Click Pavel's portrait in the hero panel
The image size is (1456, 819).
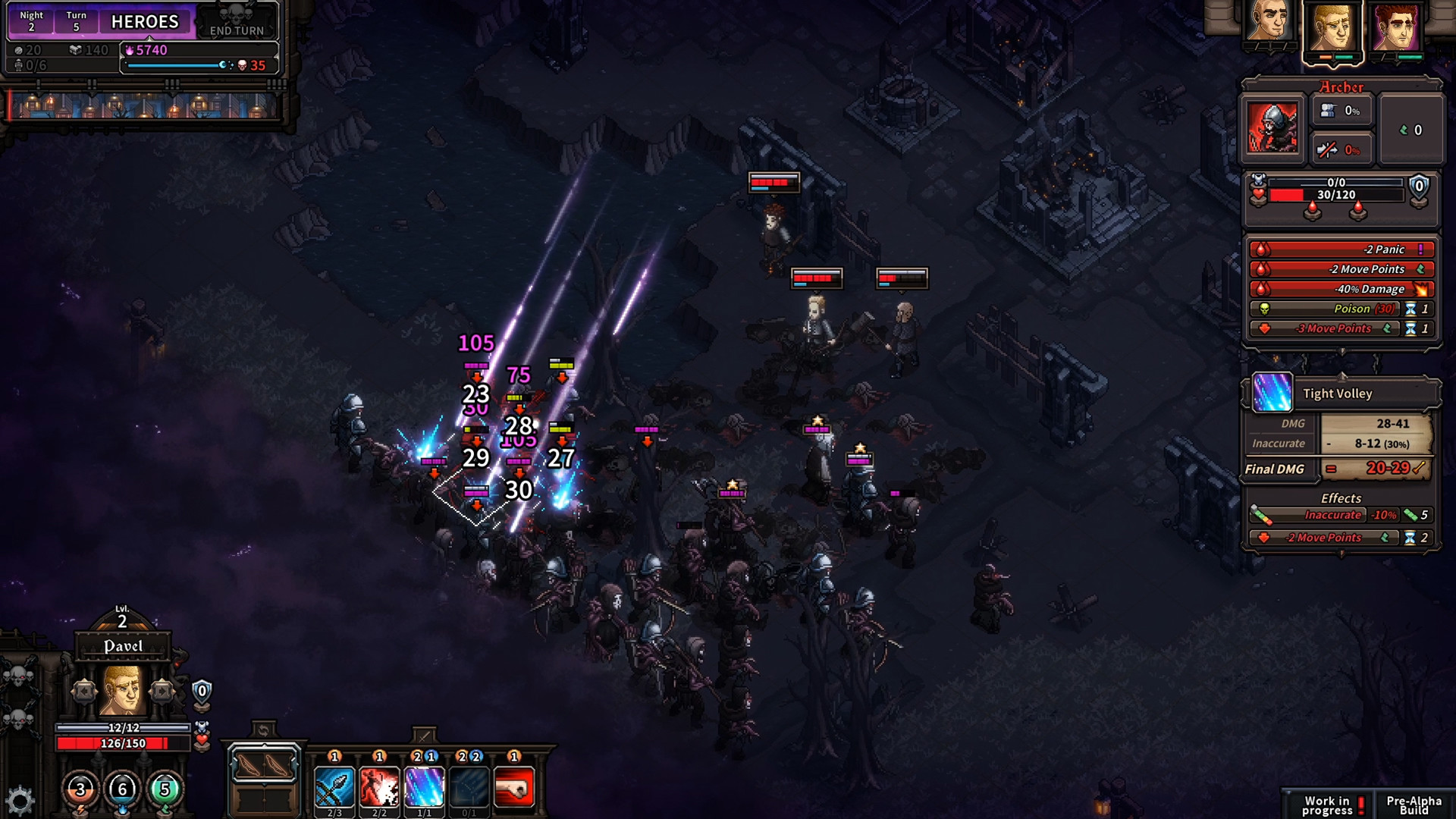point(122,690)
